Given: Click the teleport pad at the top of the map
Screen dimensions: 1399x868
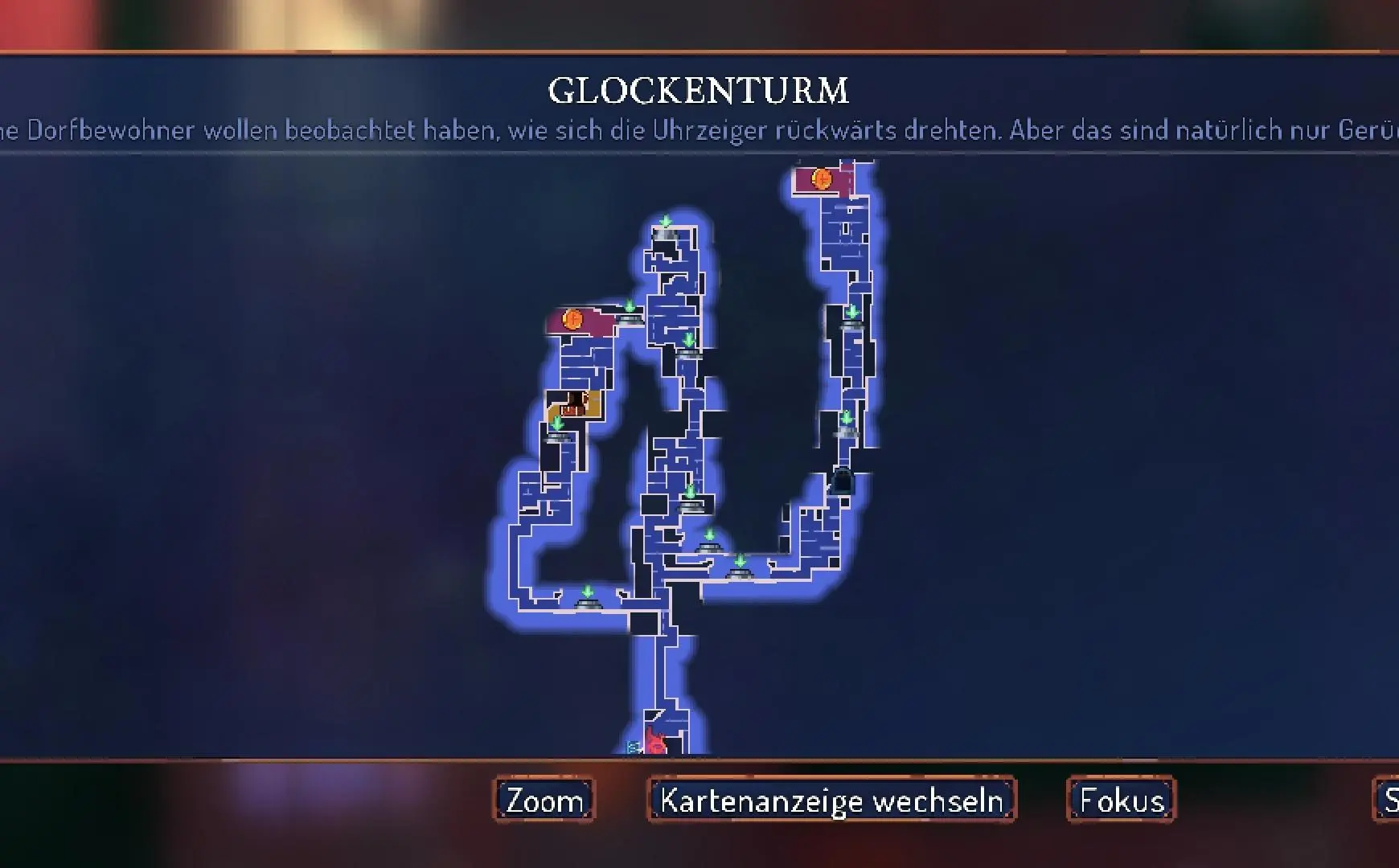Looking at the screenshot, I should tap(664, 235).
